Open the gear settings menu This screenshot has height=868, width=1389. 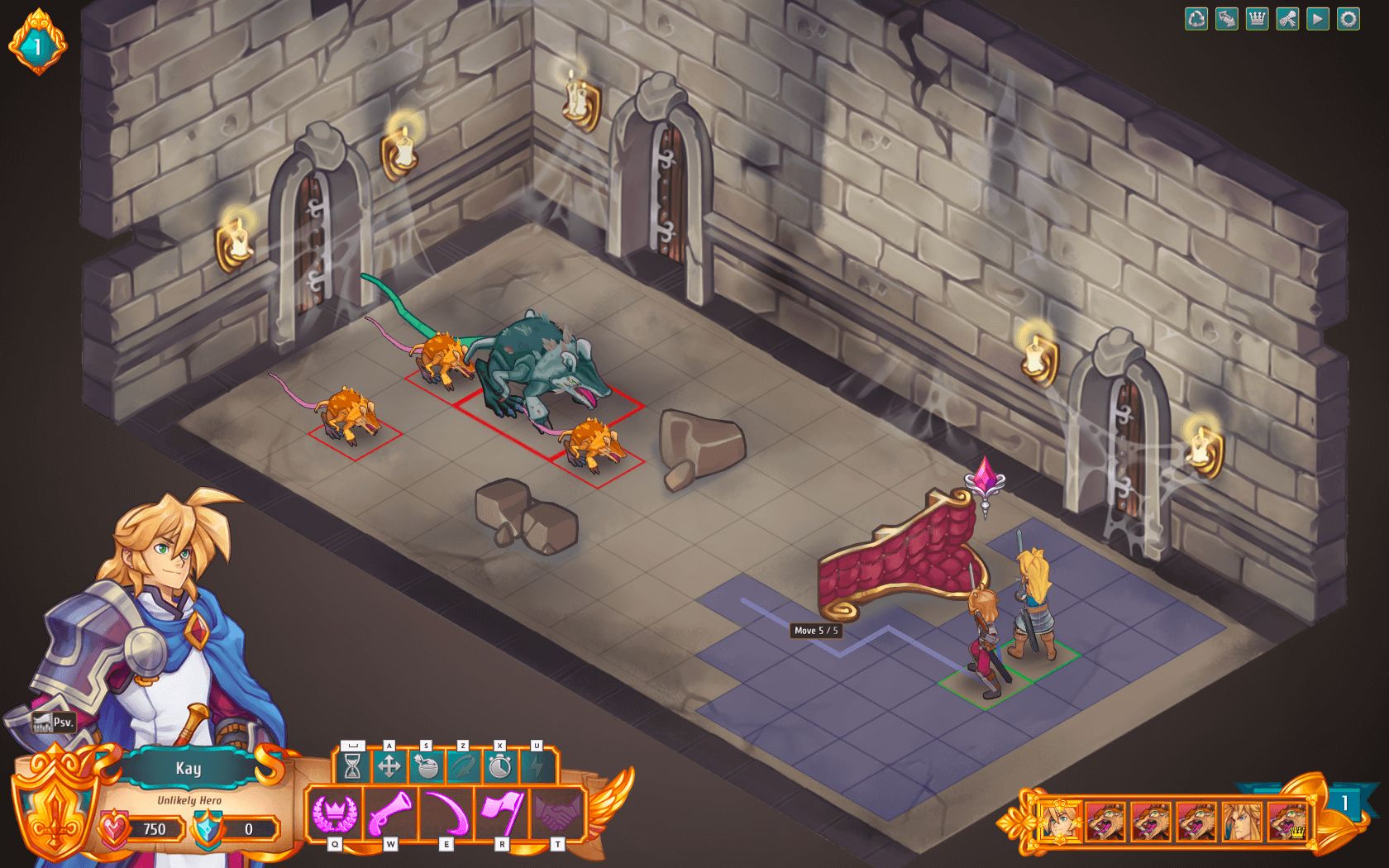[x=1348, y=19]
